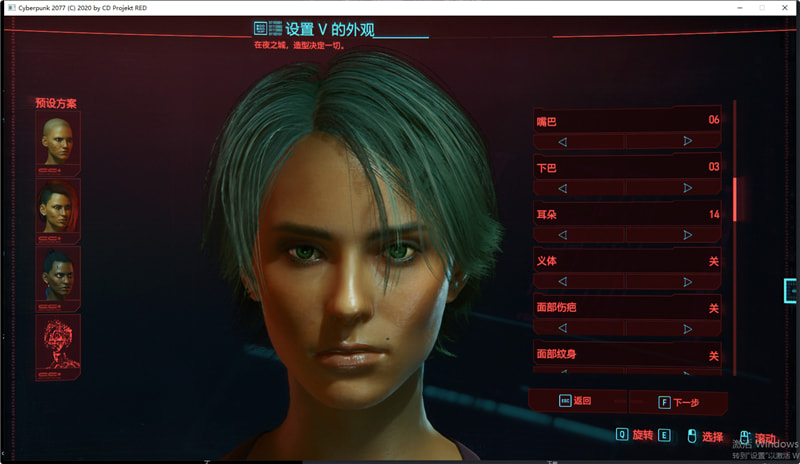
Task: Select the red wireframe head preset
Action: point(57,342)
